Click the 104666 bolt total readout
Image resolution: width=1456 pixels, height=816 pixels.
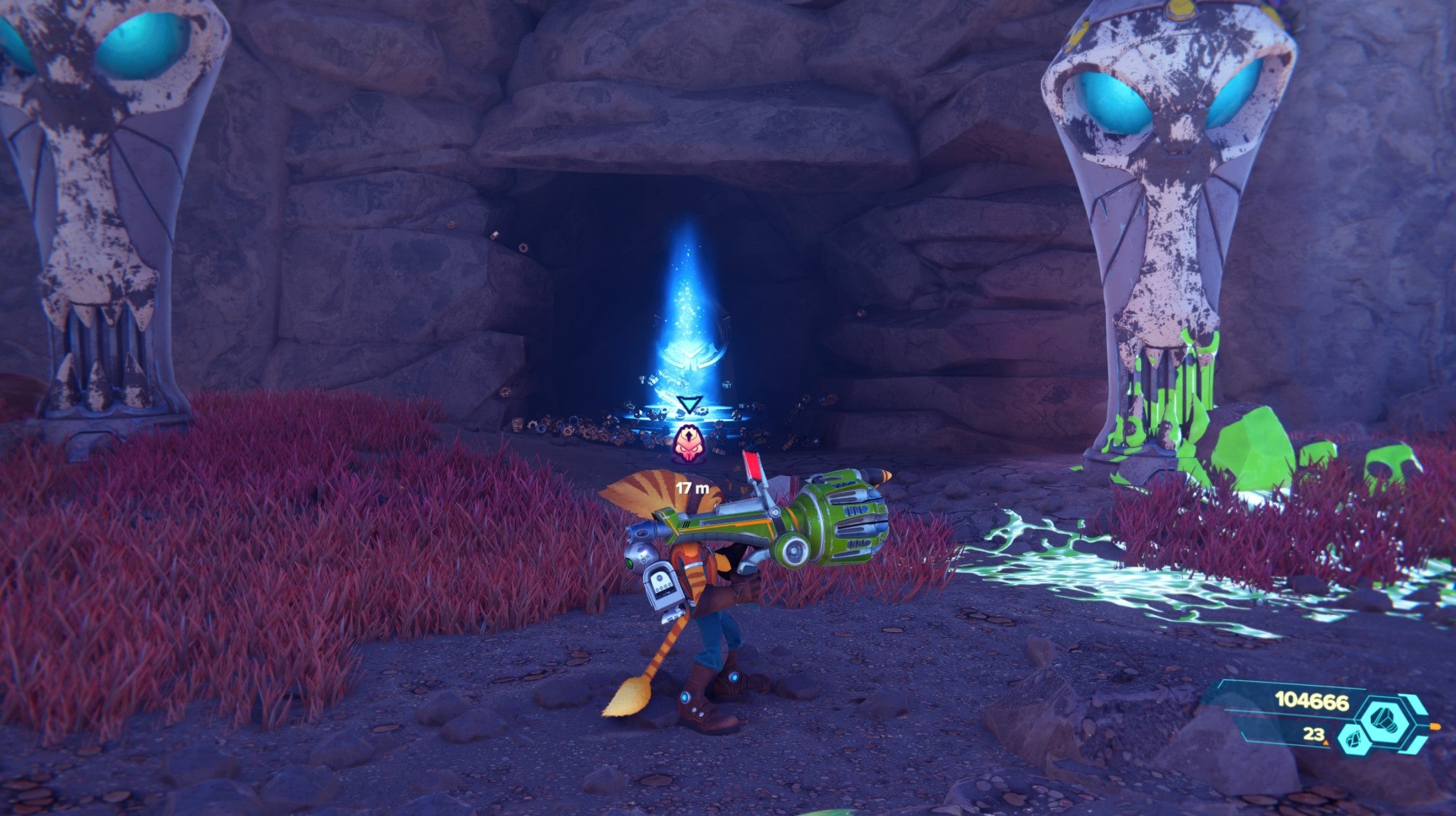tap(1312, 703)
